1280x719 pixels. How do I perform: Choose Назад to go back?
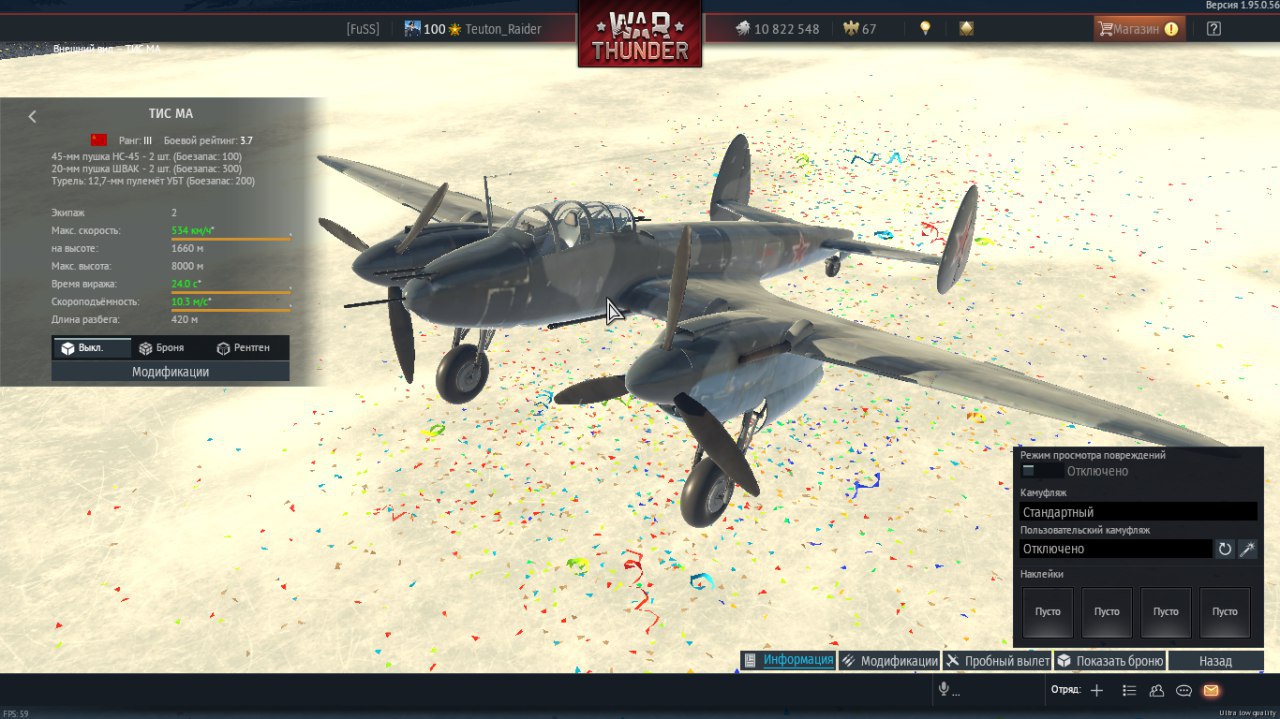pos(1215,661)
